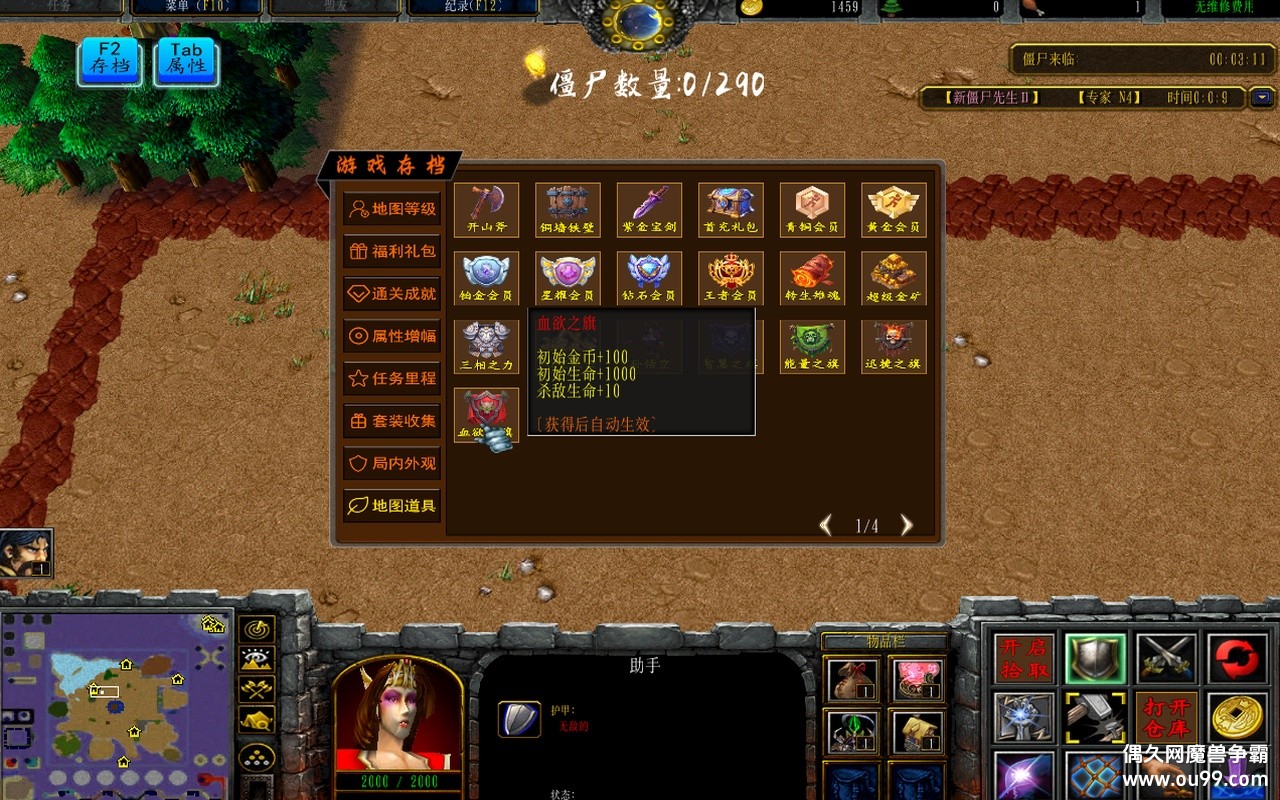
Task: Open the 地图等级 map level tab
Action: point(392,209)
